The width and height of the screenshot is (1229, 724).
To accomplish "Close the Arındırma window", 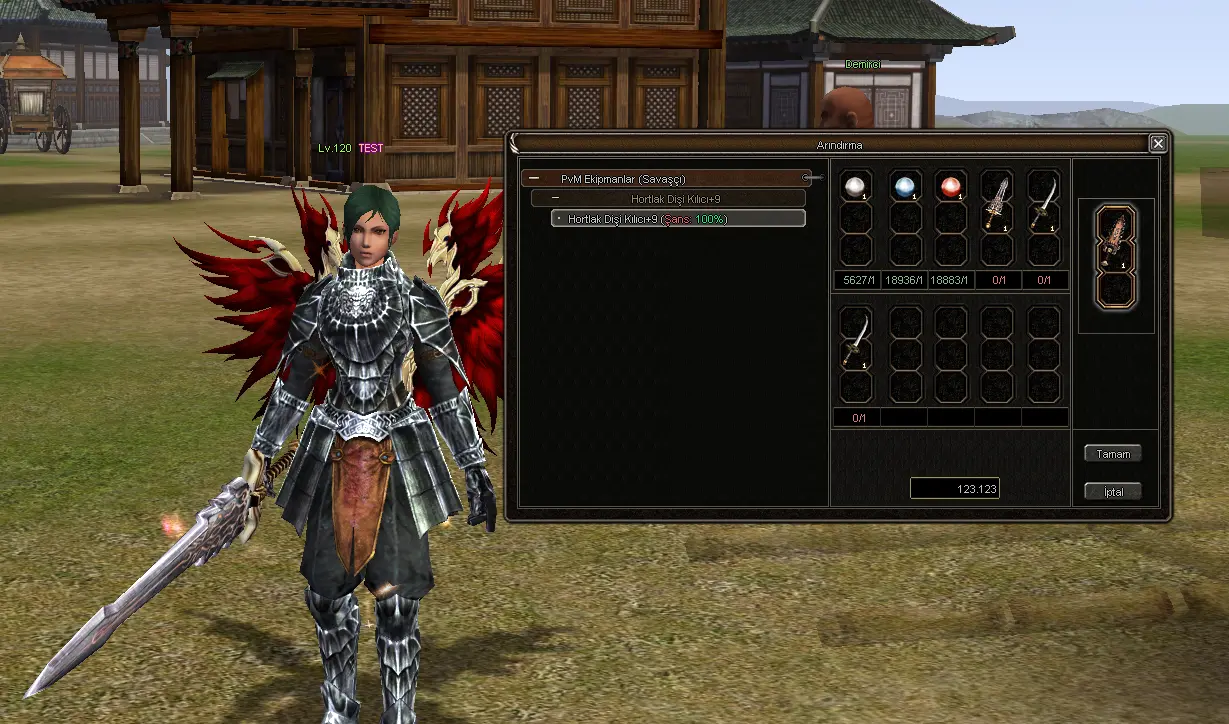I will tap(1158, 144).
